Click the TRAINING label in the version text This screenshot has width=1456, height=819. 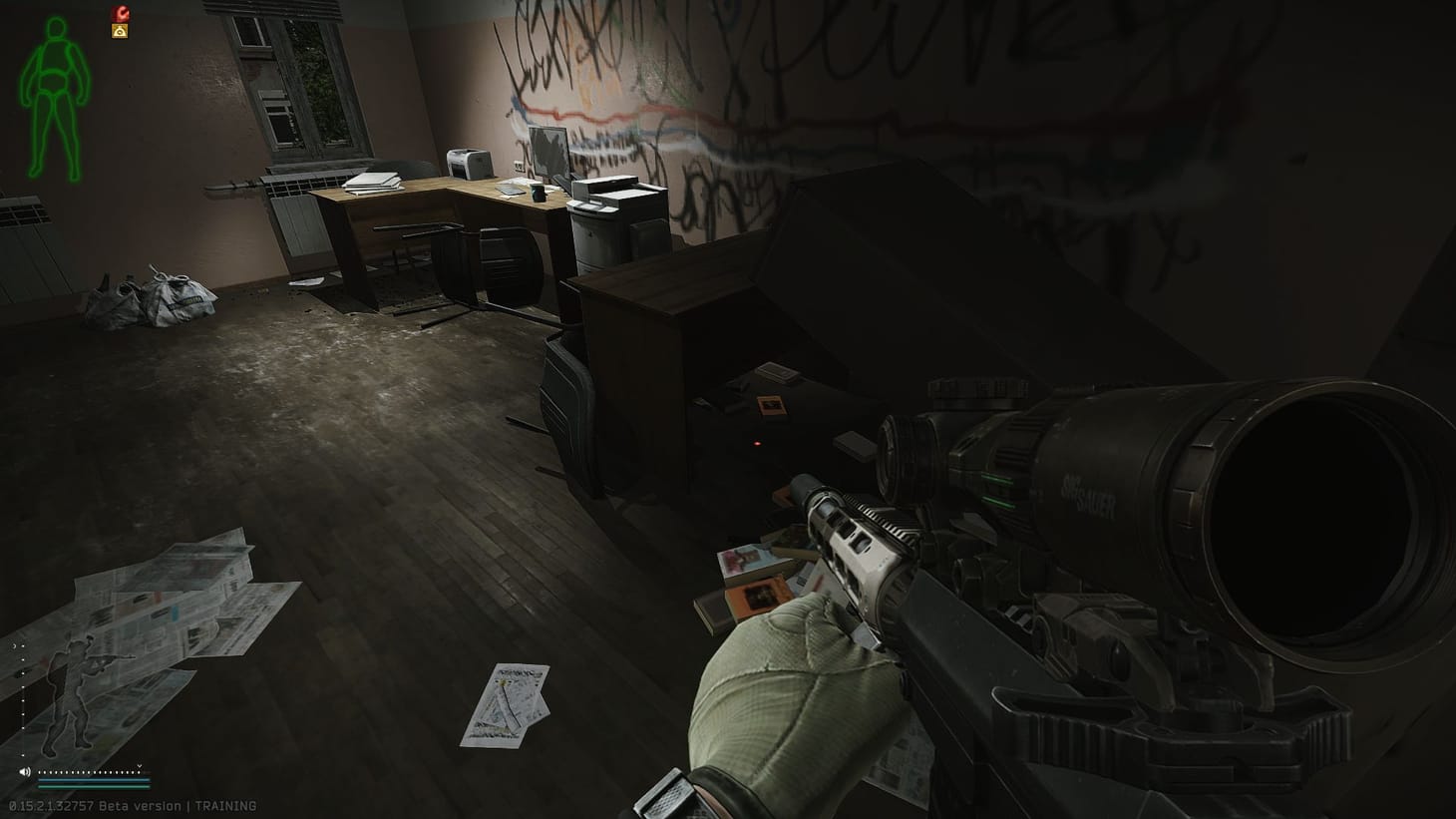pos(227,805)
